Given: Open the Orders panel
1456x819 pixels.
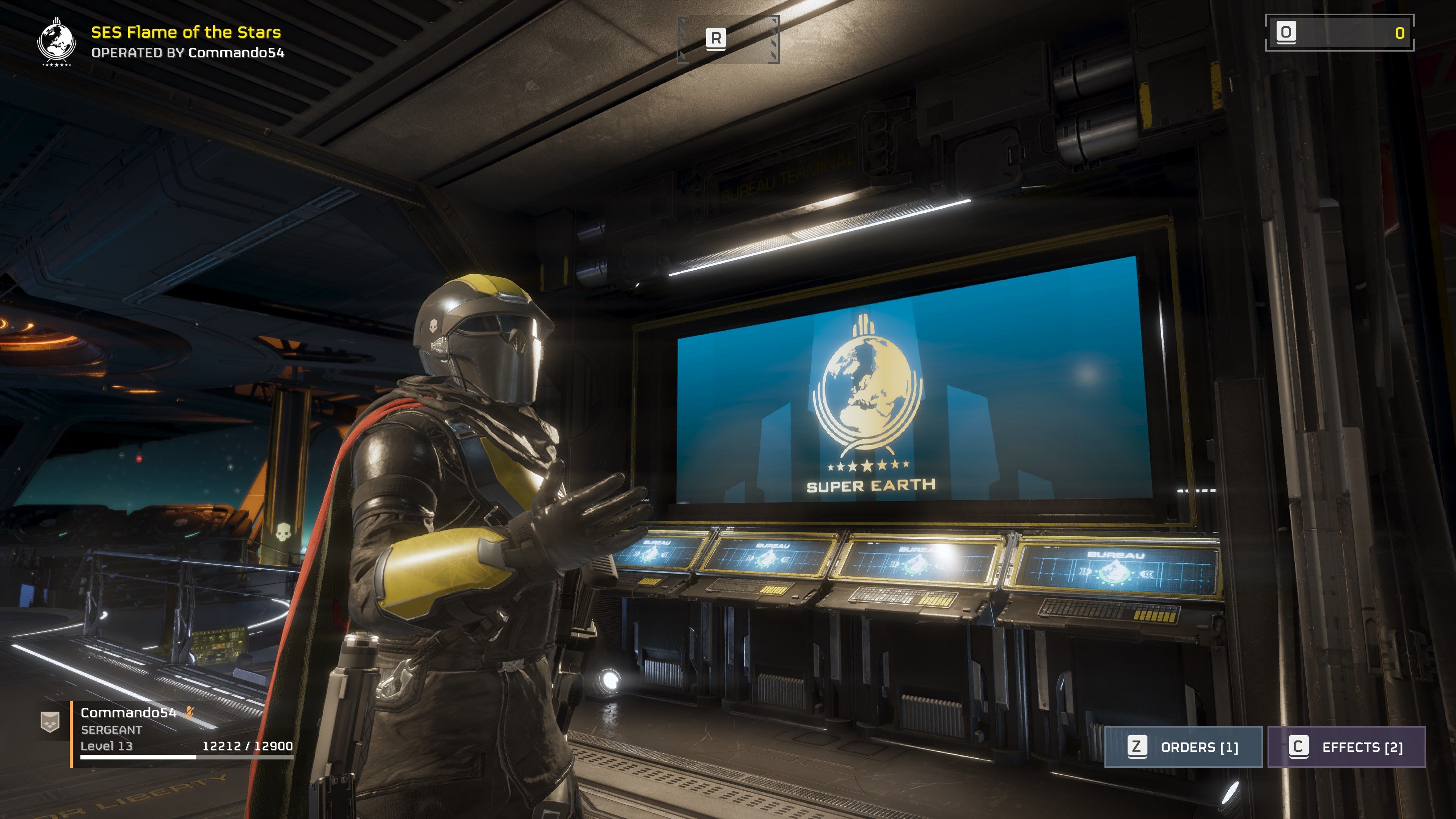Looking at the screenshot, I should 1183,747.
